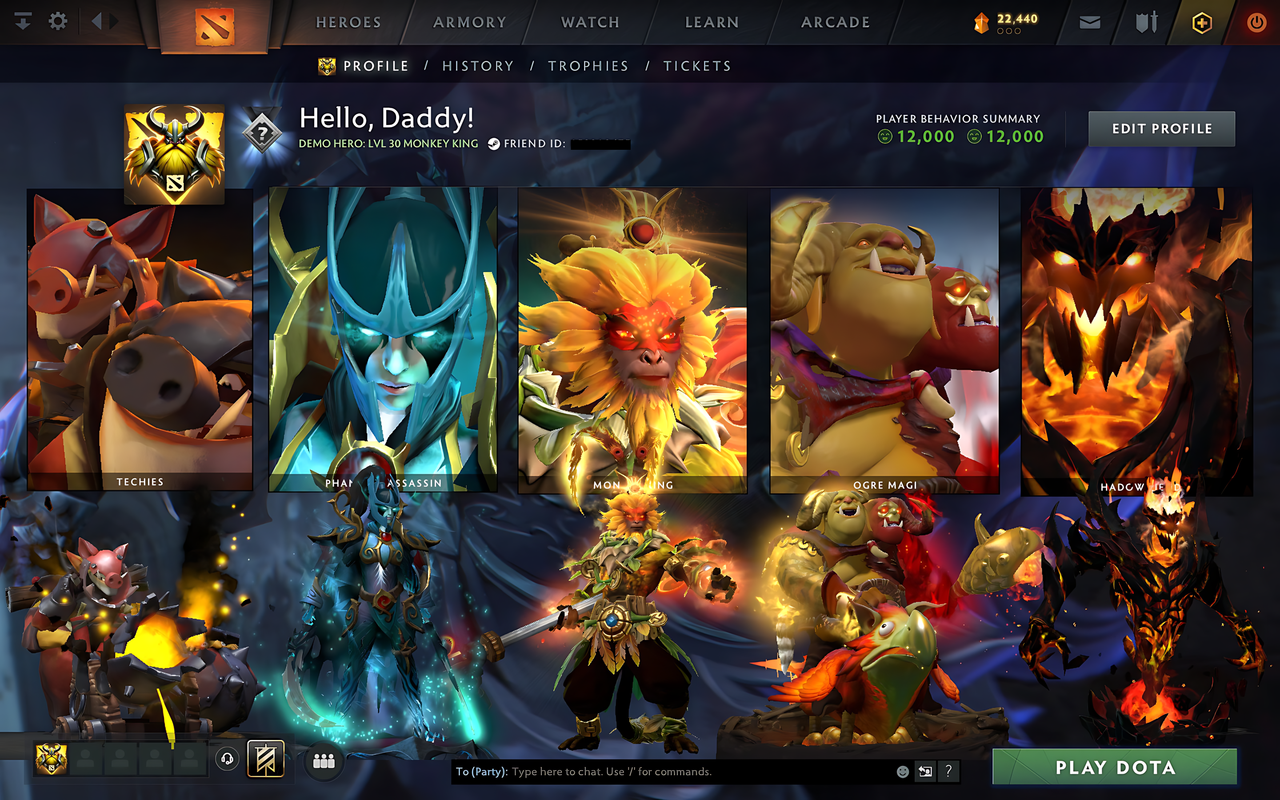Open the mail envelope notifications icon

coord(1089,21)
